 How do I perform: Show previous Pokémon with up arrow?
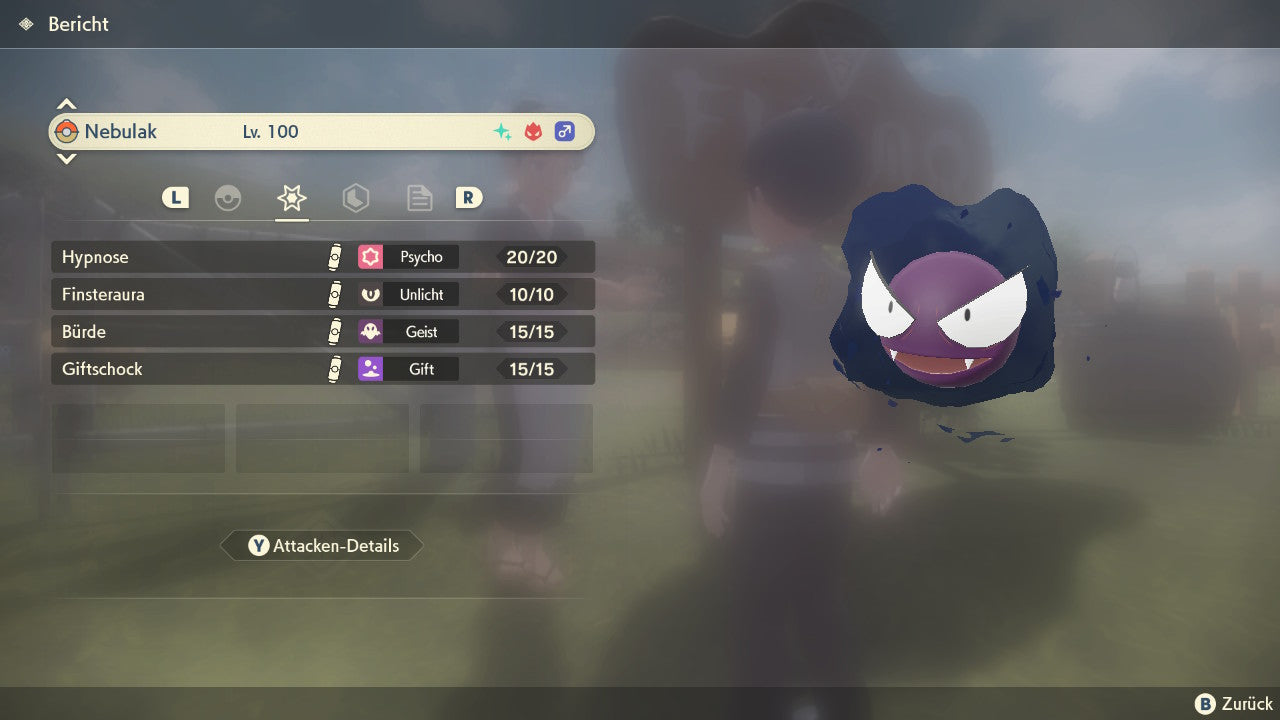click(x=66, y=104)
